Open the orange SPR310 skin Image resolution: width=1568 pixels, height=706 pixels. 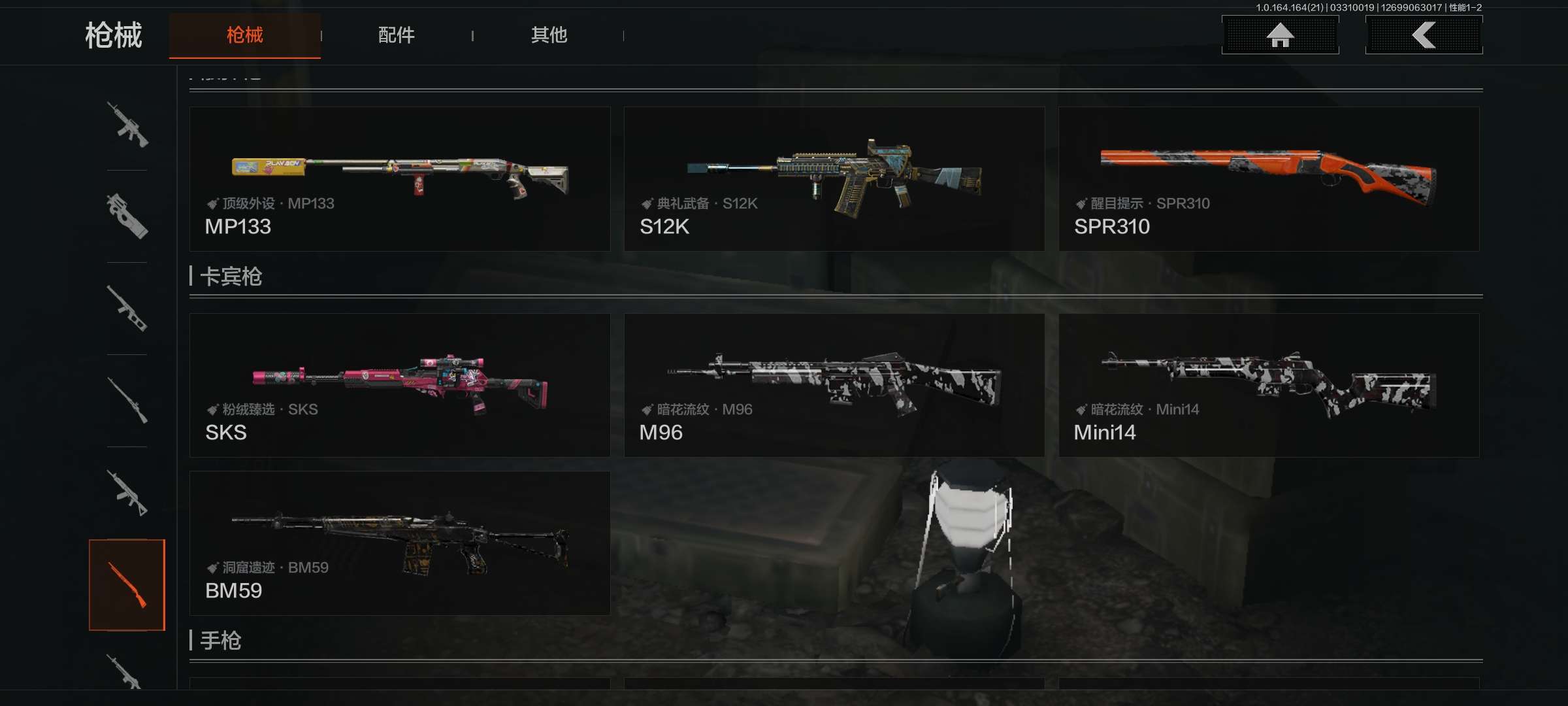[1269, 179]
